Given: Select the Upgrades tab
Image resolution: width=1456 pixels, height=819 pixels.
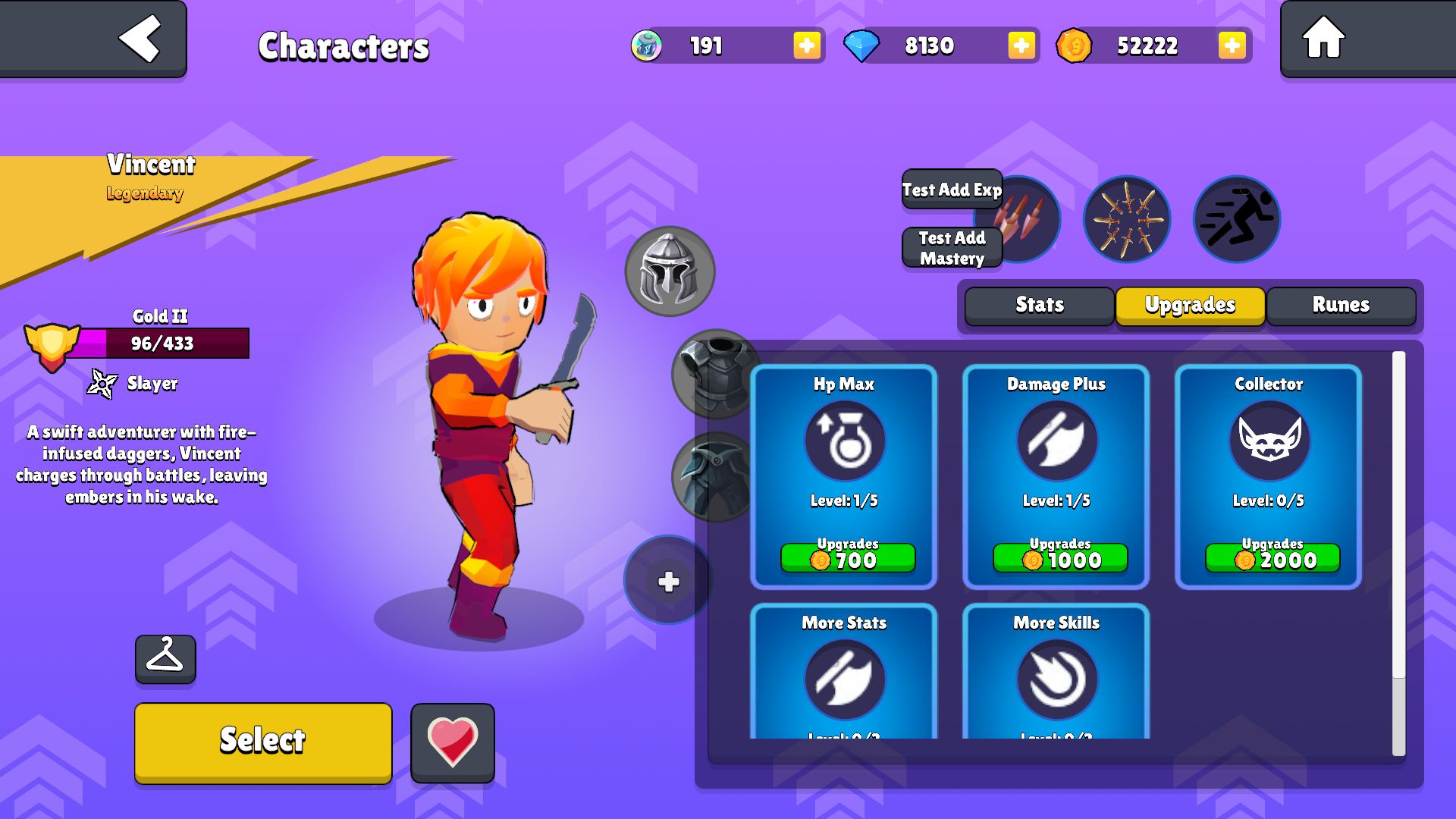Looking at the screenshot, I should tap(1190, 305).
